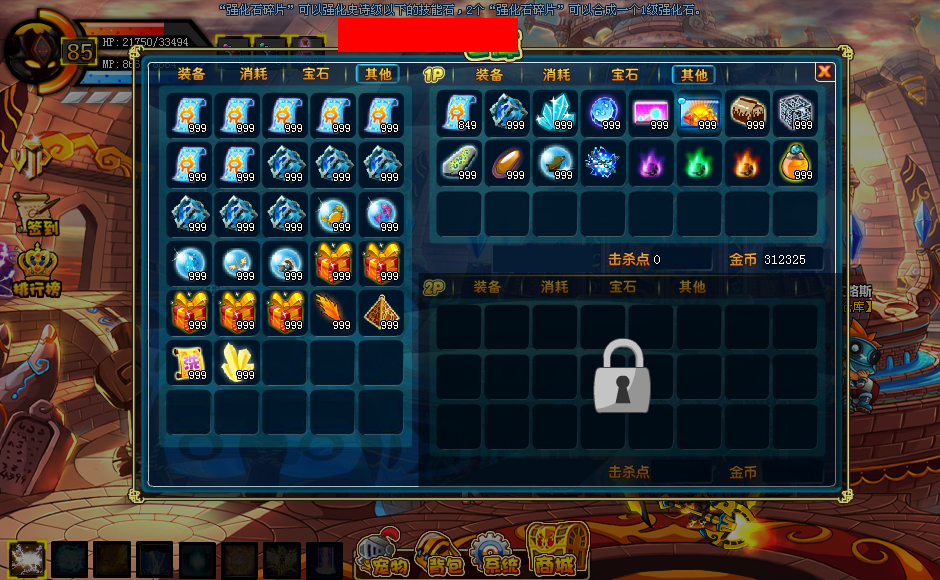The width and height of the screenshot is (940, 580).
Task: Select the orange potion bottle in 1P bag
Action: 797,162
